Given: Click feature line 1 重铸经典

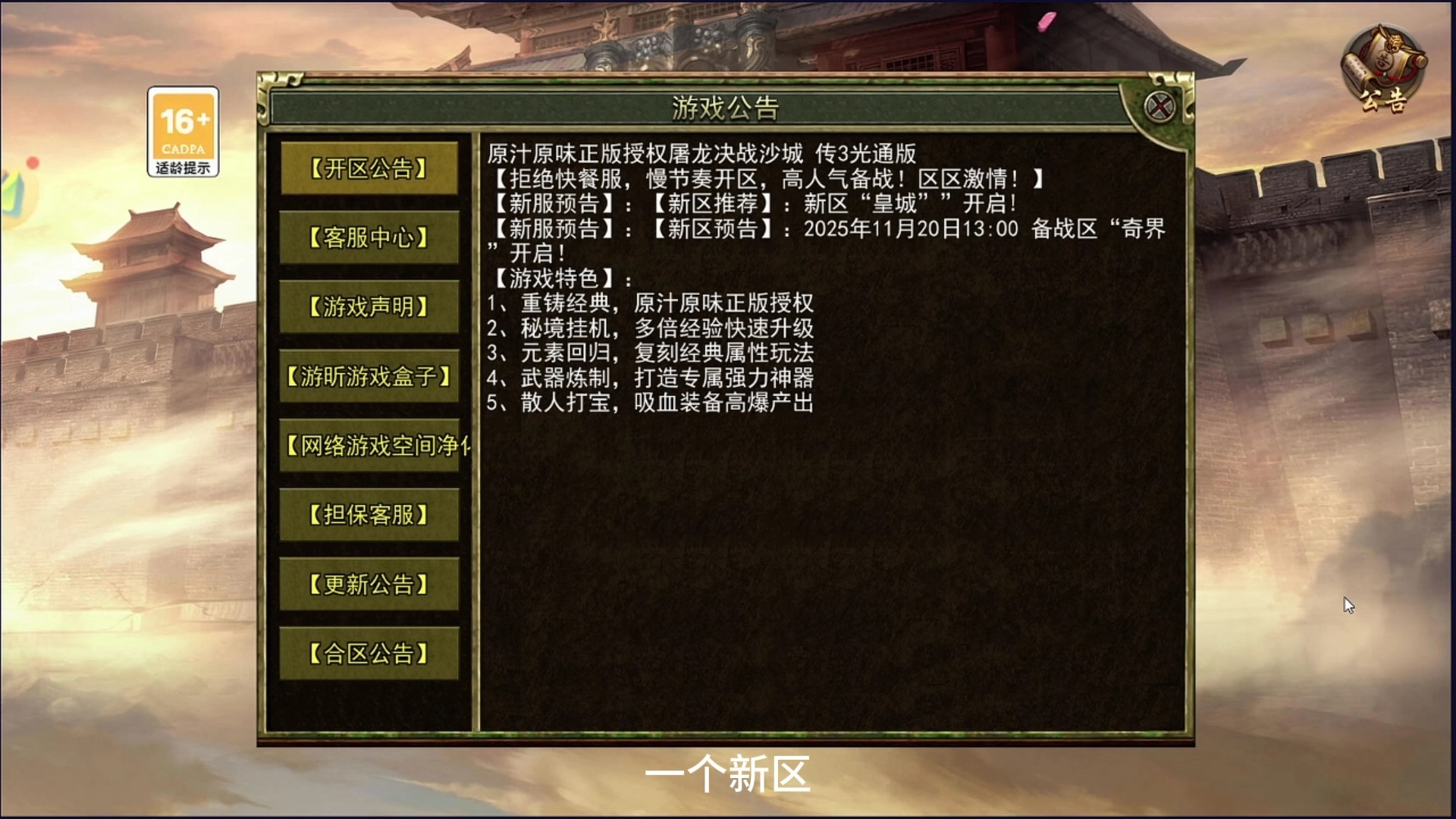Looking at the screenshot, I should [x=652, y=304].
